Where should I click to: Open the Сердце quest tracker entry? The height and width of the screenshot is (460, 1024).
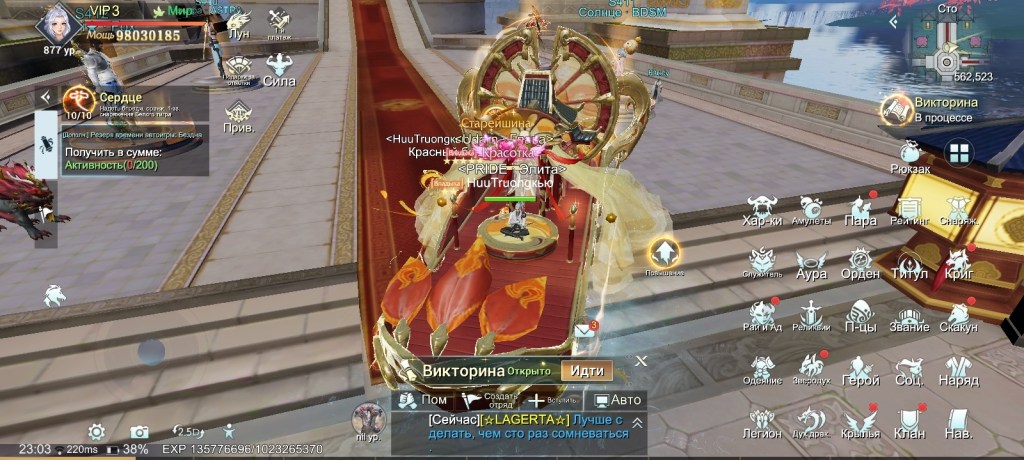[125, 105]
